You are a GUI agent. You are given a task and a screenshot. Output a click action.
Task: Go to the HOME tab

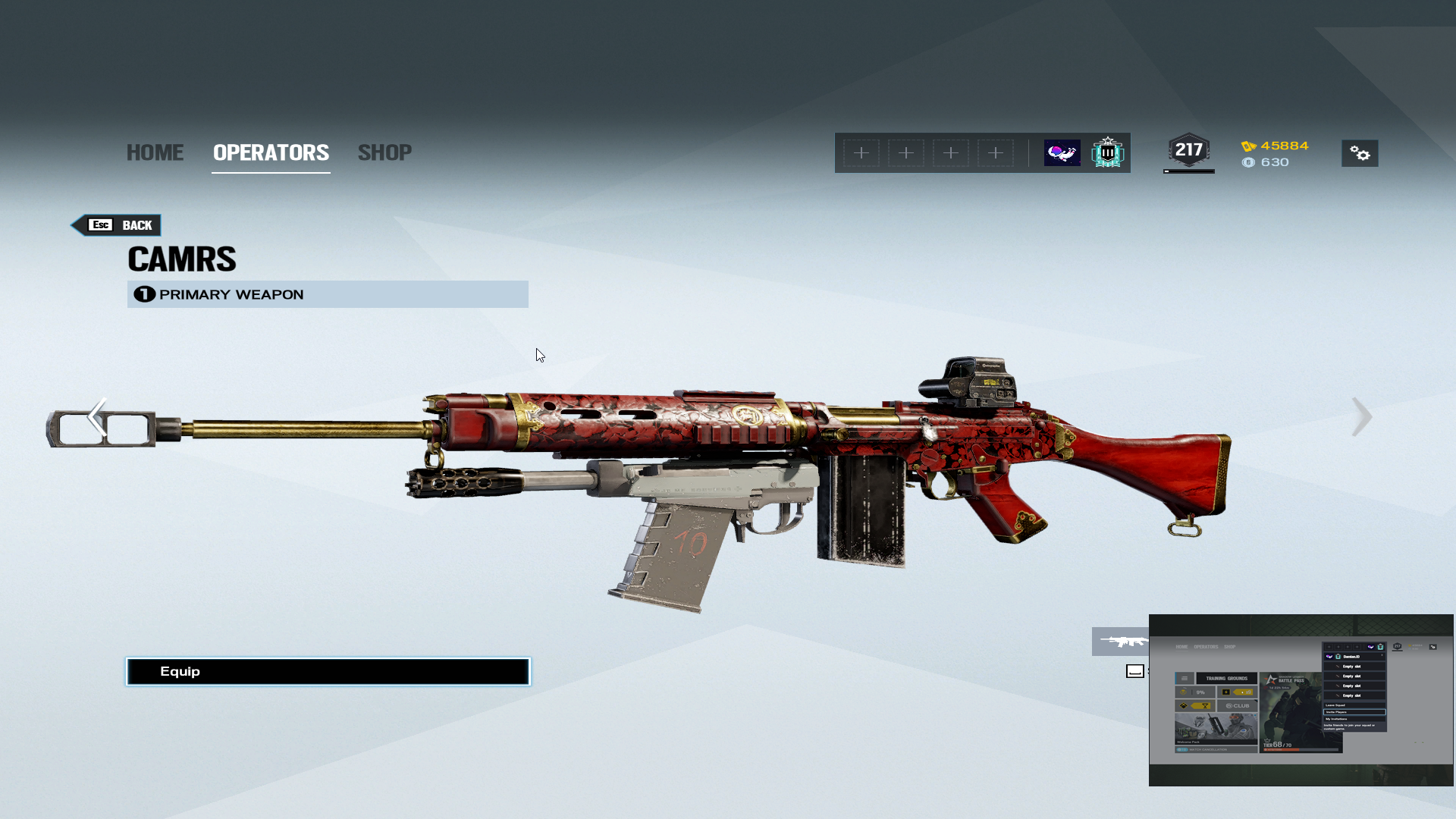(x=155, y=152)
